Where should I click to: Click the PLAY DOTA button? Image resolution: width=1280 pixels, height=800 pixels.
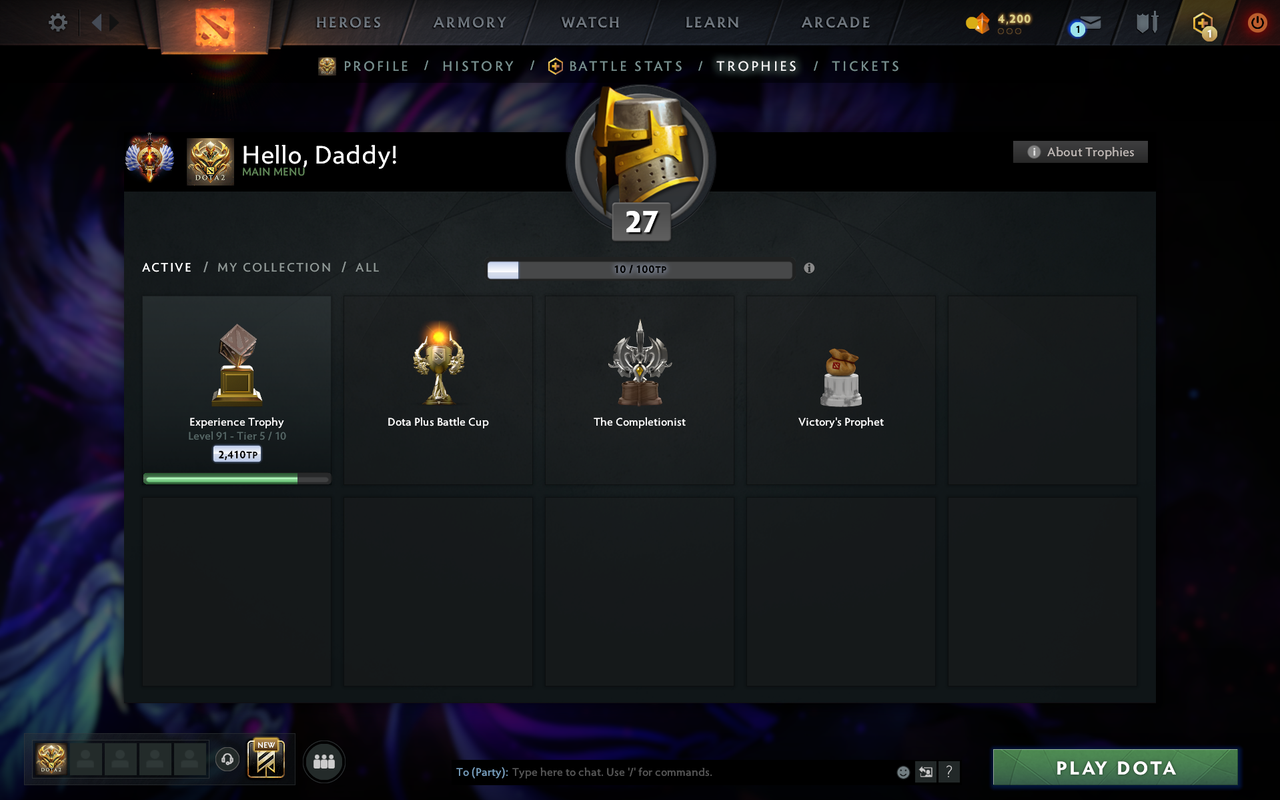coord(1114,768)
